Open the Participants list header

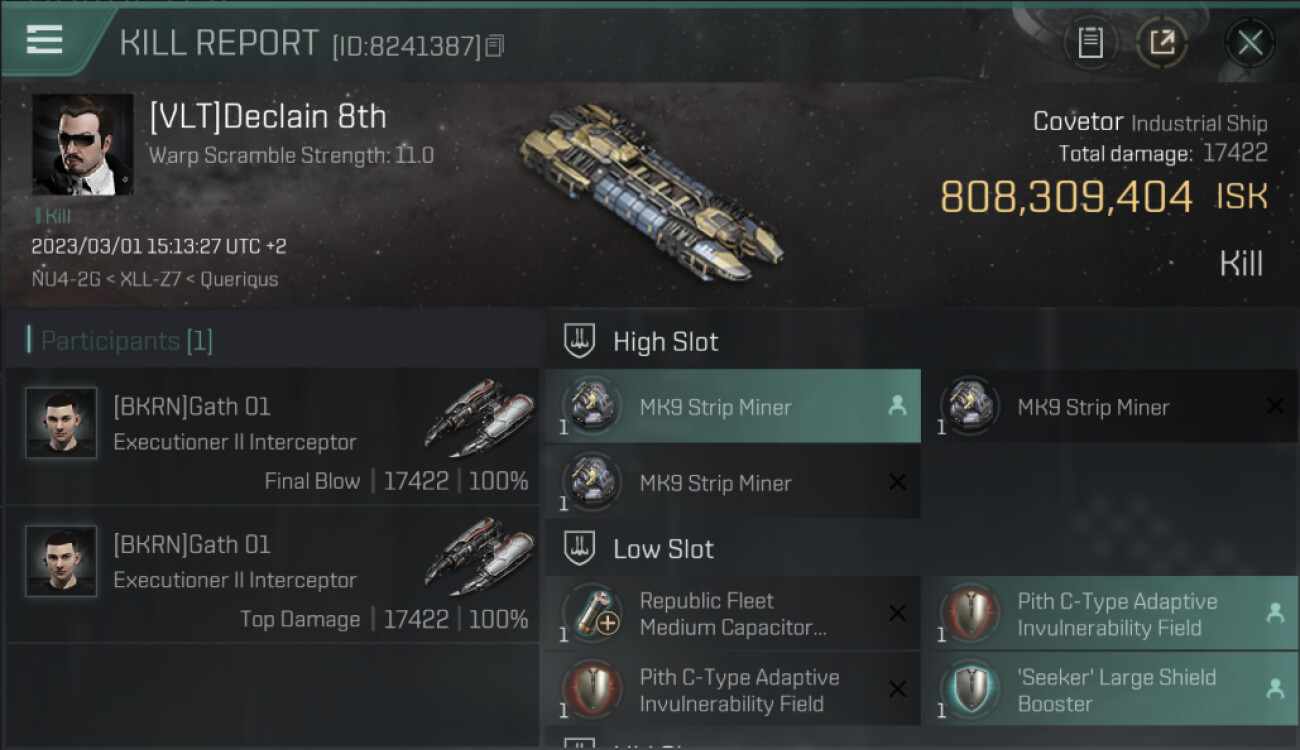(x=126, y=341)
